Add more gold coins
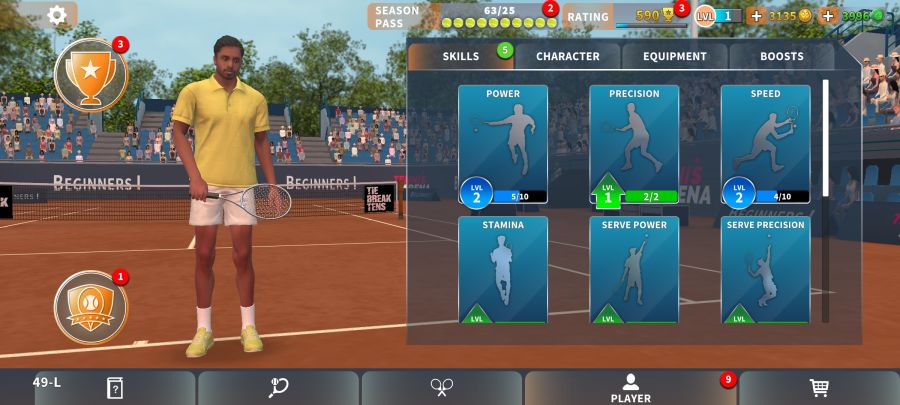 (756, 16)
